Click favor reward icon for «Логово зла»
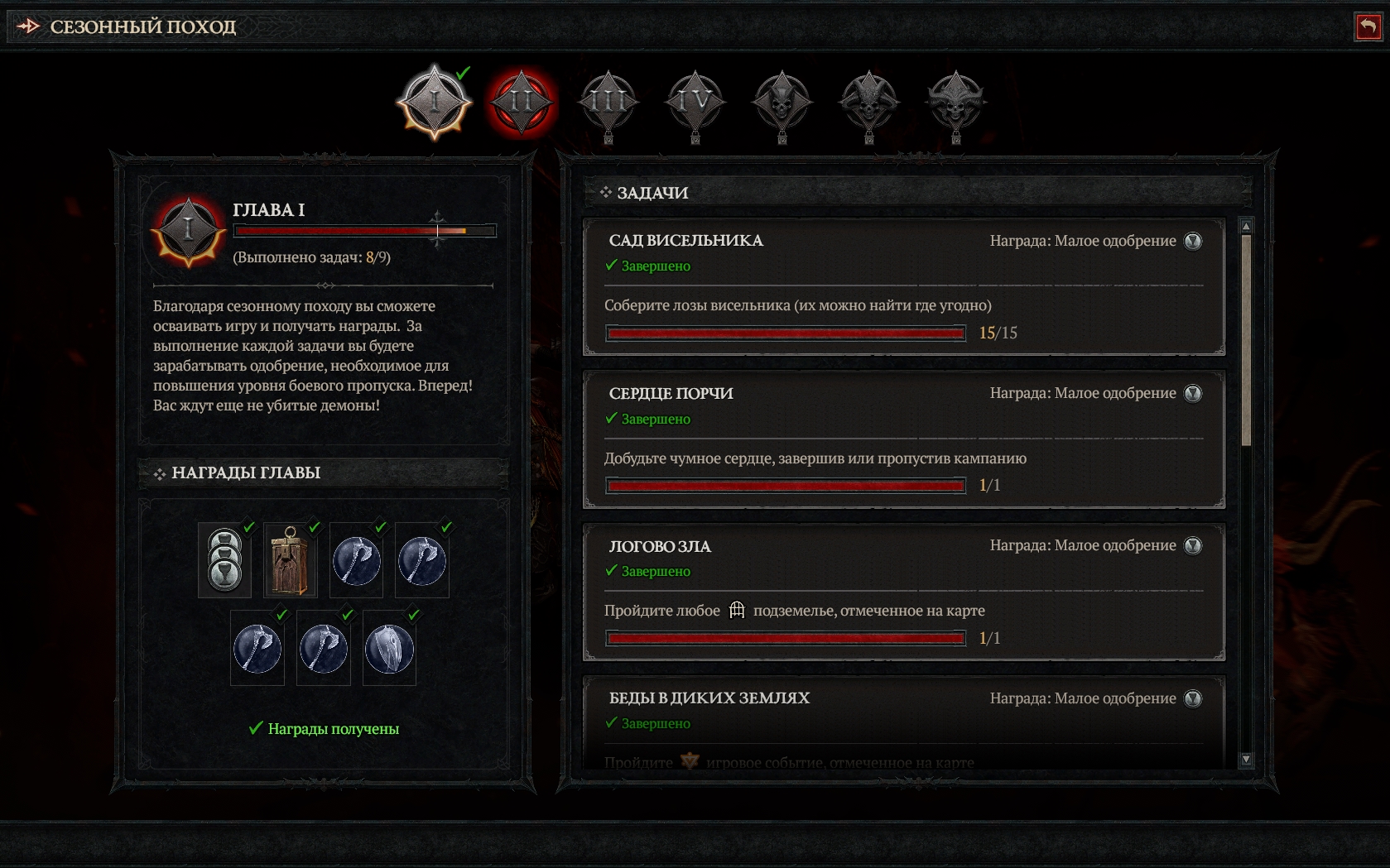The height and width of the screenshot is (868, 1390). tap(1193, 545)
